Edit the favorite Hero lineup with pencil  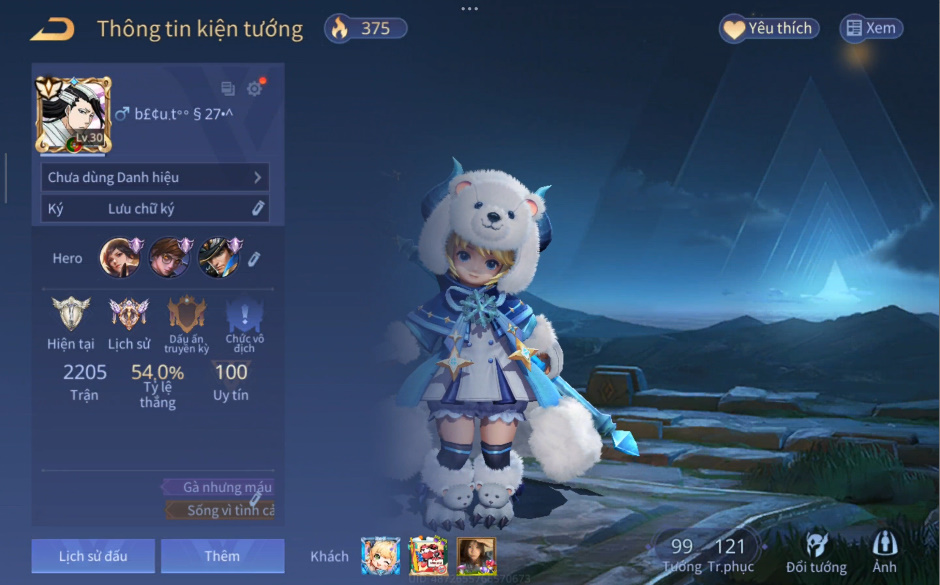[254, 259]
